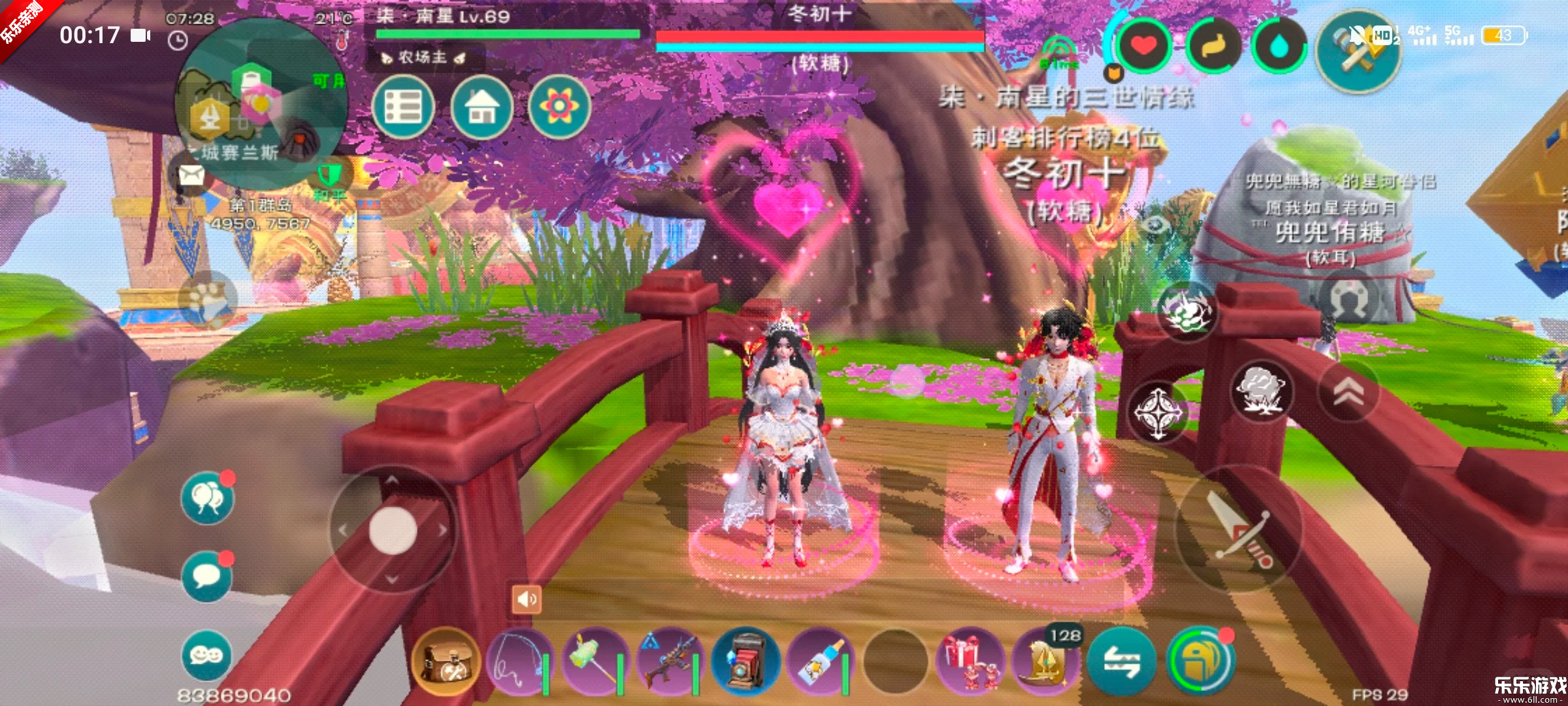Viewport: 1568px width, 706px height.
Task: Select the rifle weapon slot
Action: click(670, 662)
